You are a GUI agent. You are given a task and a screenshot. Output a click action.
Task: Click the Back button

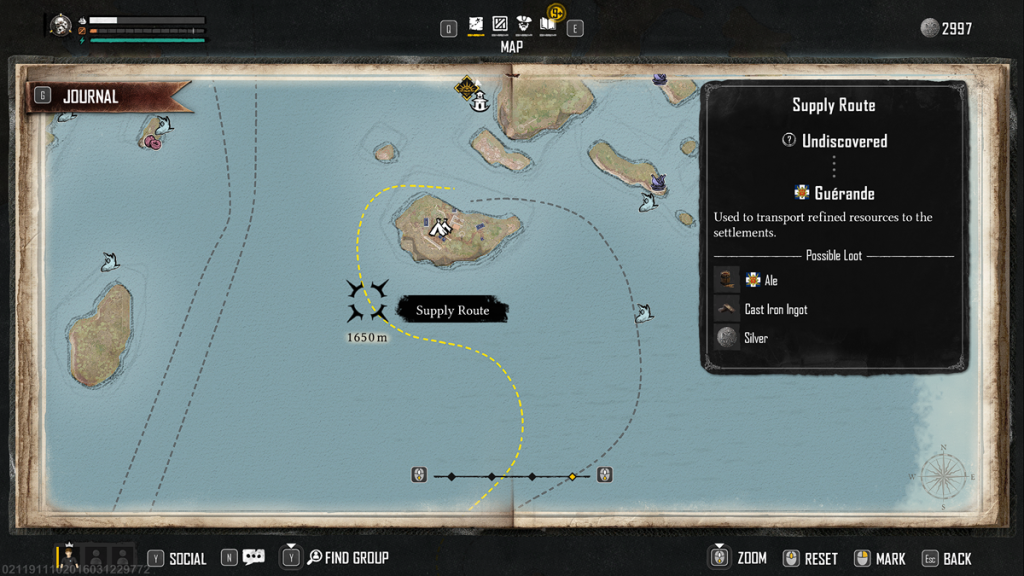(x=956, y=559)
